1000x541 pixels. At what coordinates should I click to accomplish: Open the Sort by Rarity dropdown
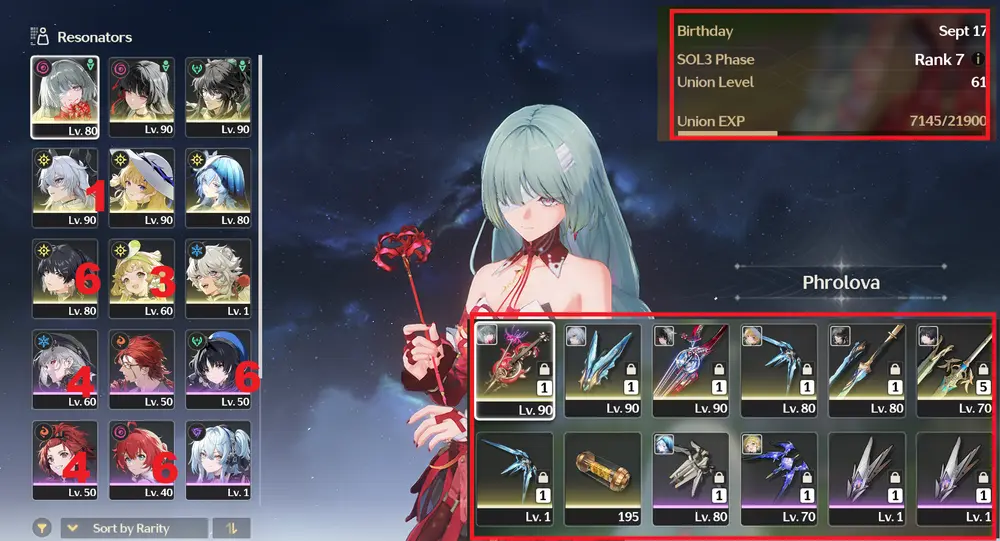pyautogui.click(x=134, y=528)
